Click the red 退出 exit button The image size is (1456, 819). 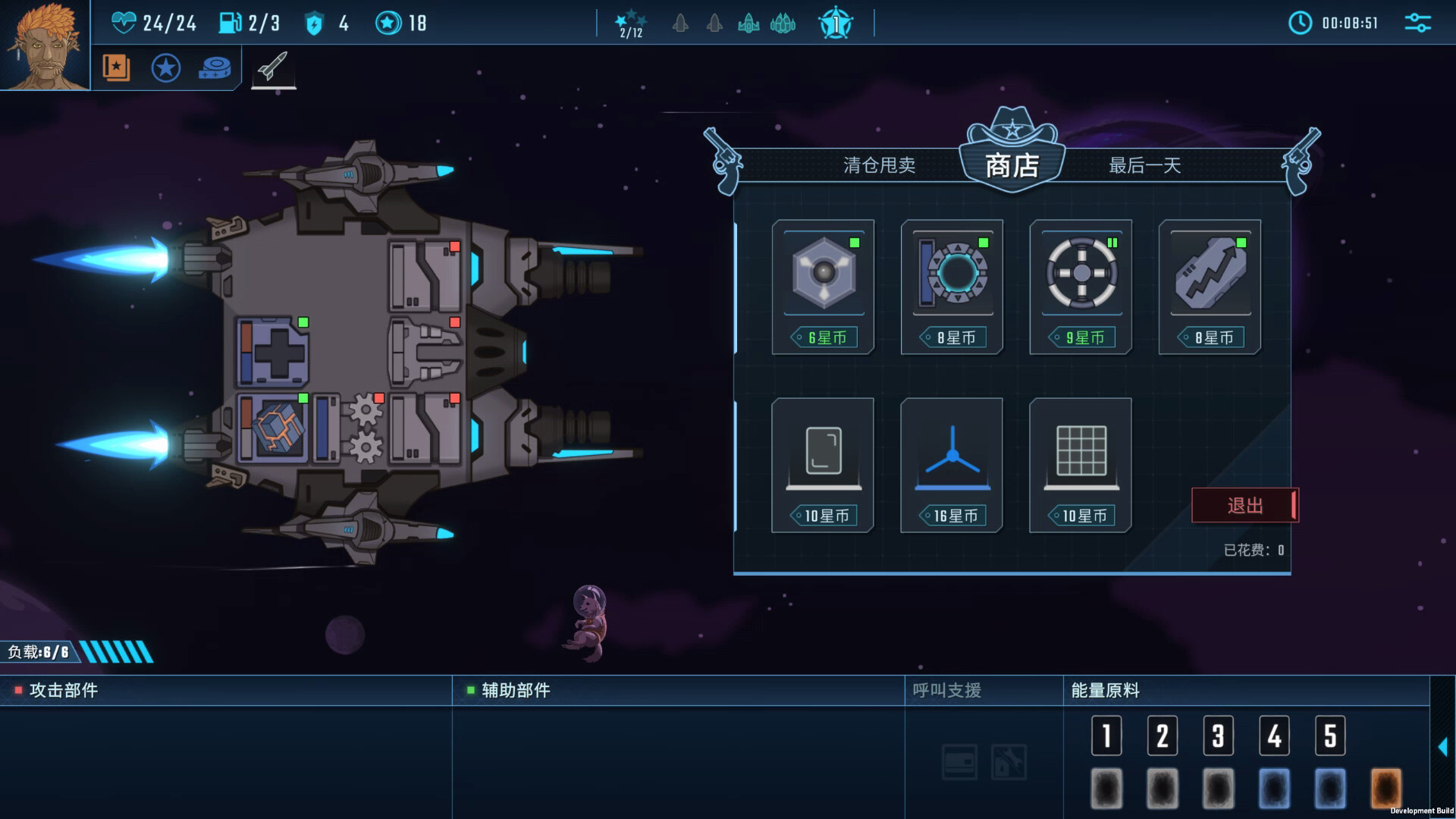(1244, 505)
